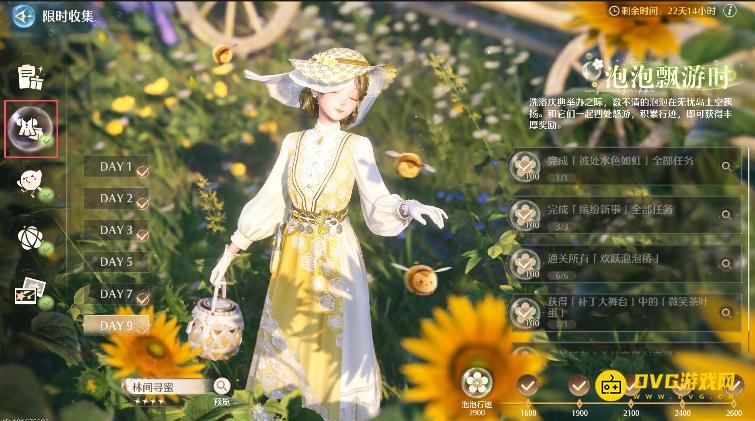Go back using the top-left arrow button

[20, 16]
